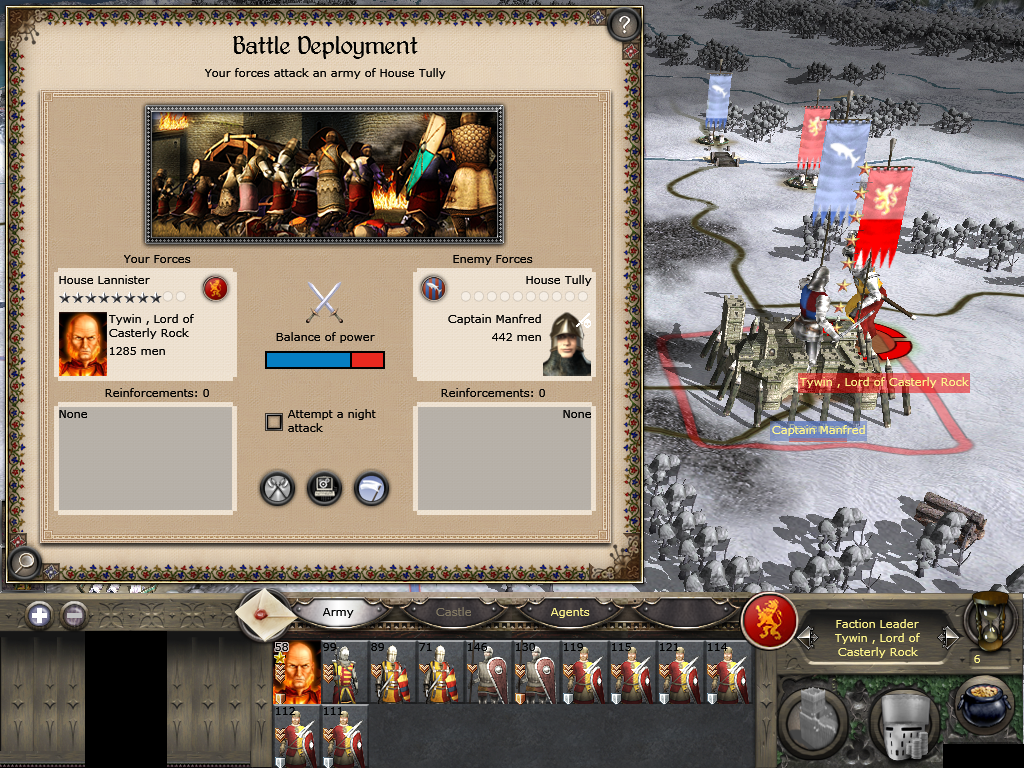Enable the night attack checkbox
The width and height of the screenshot is (1024, 768).
[x=274, y=422]
